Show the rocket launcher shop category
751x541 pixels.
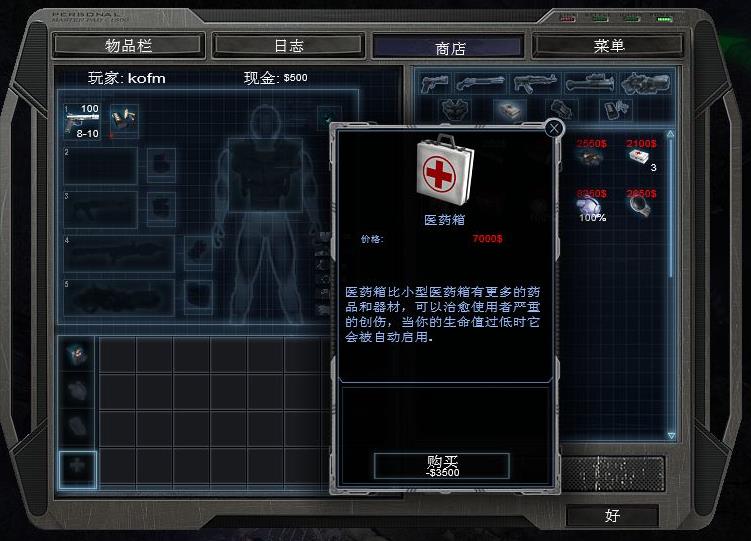(x=588, y=83)
